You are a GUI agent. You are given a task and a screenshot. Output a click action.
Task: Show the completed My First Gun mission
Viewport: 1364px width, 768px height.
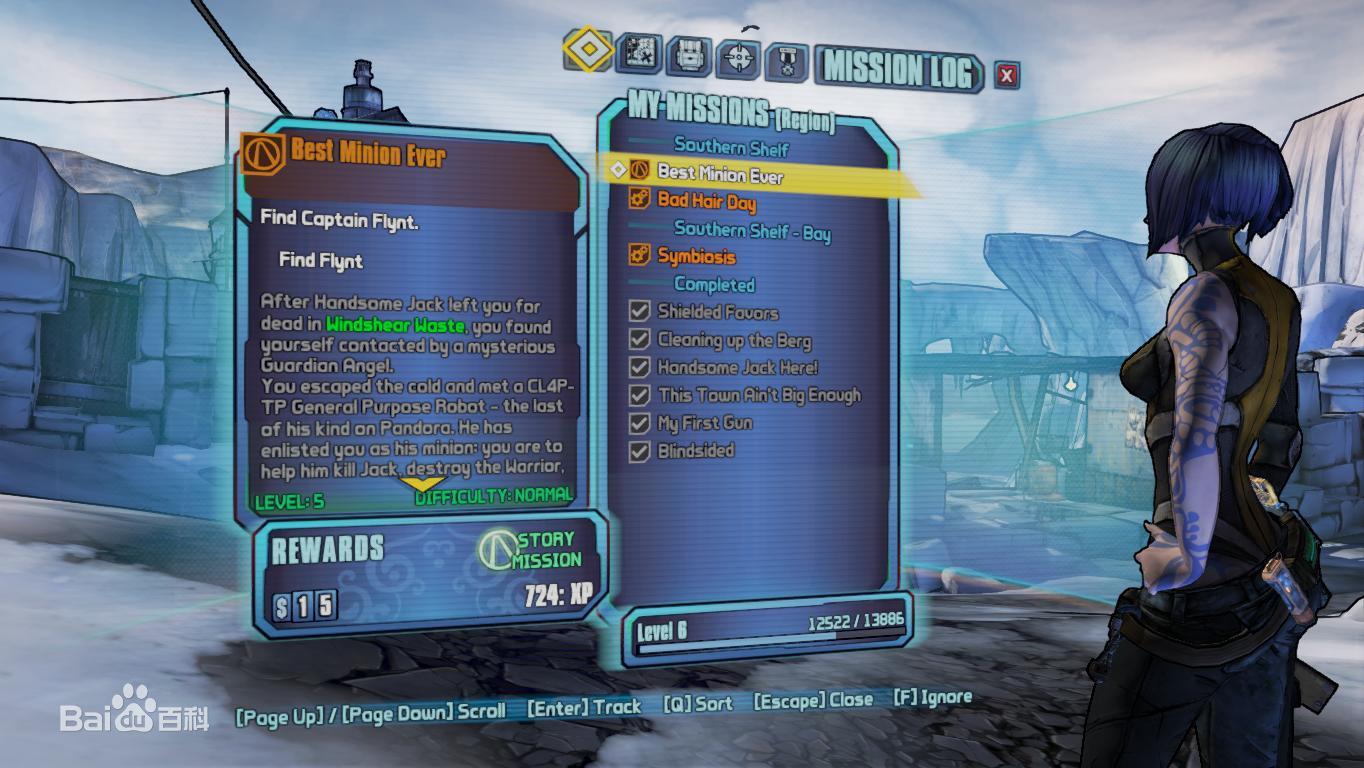[704, 423]
